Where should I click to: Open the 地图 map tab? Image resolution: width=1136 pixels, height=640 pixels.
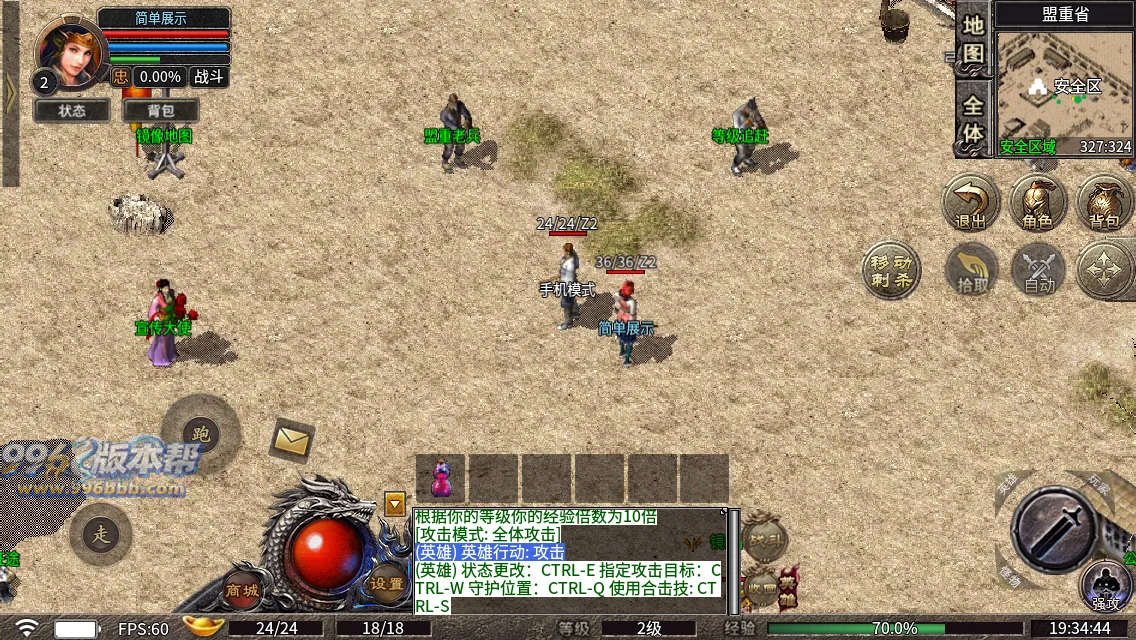pos(973,40)
